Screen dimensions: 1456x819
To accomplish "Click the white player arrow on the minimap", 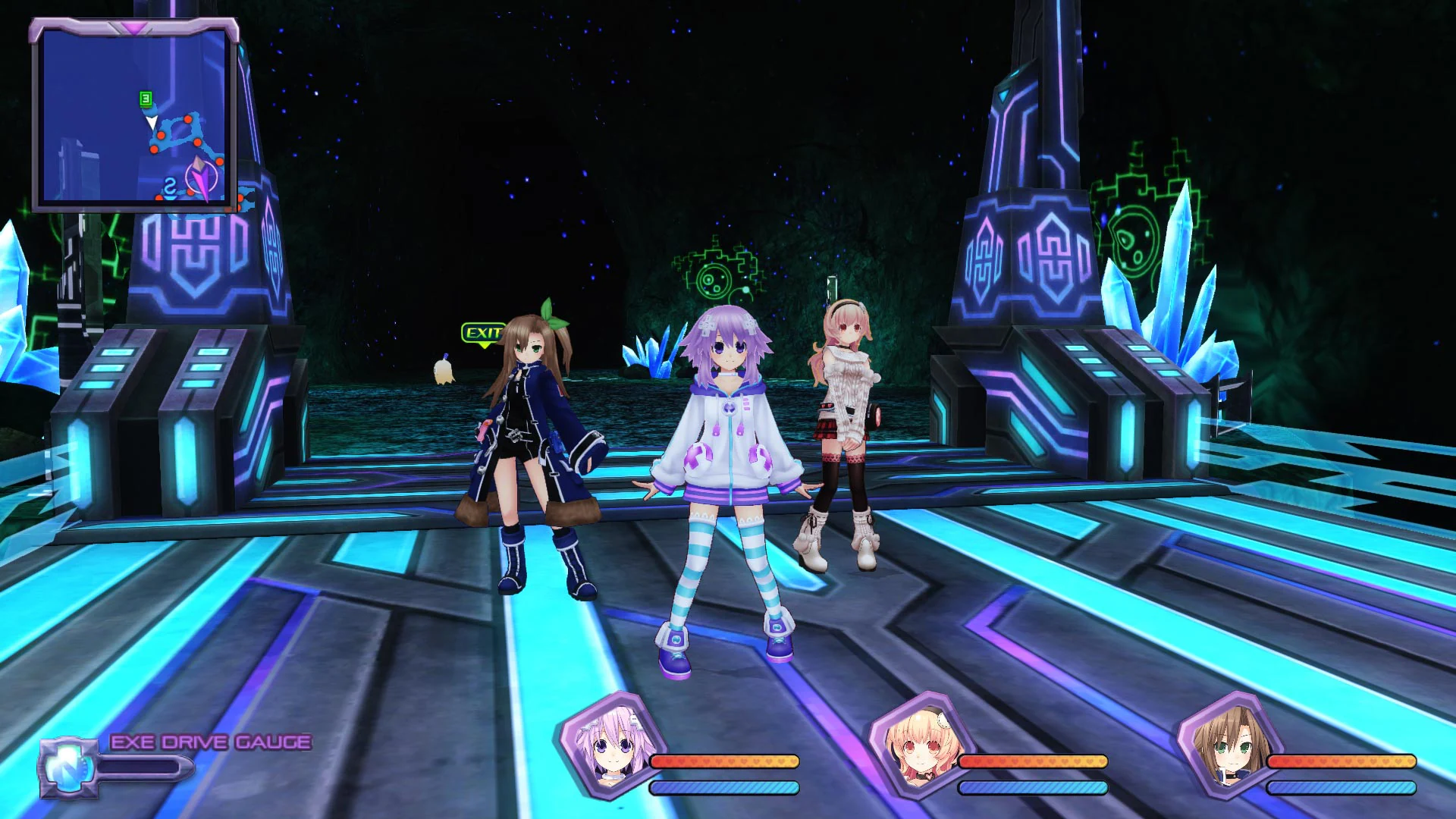I will point(152,122).
